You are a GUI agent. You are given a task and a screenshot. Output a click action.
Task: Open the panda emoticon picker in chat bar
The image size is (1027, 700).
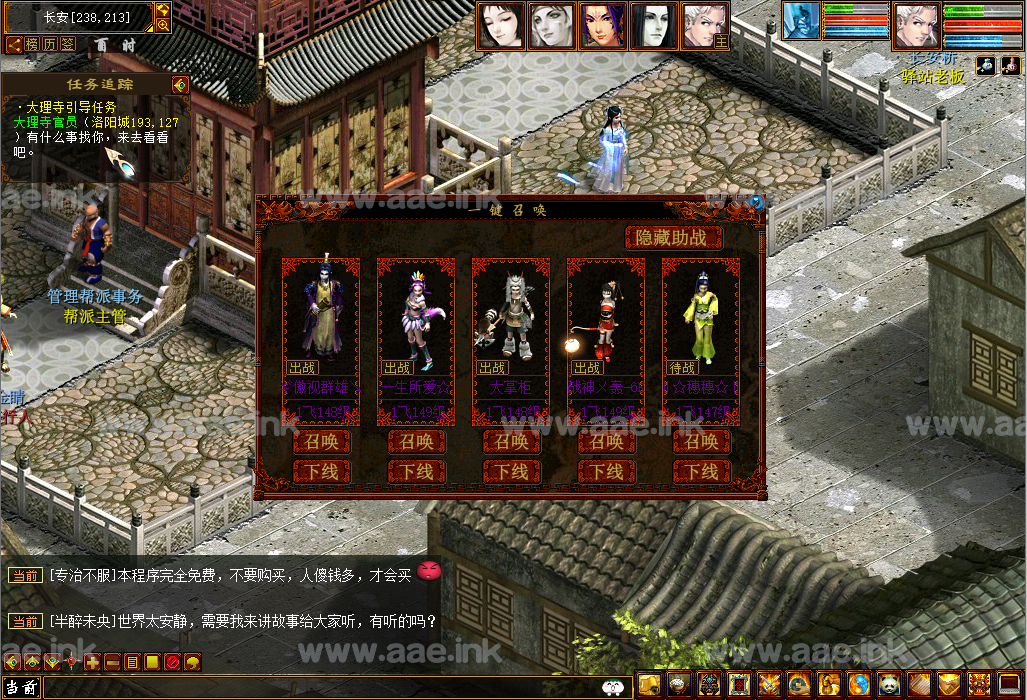(x=613, y=688)
